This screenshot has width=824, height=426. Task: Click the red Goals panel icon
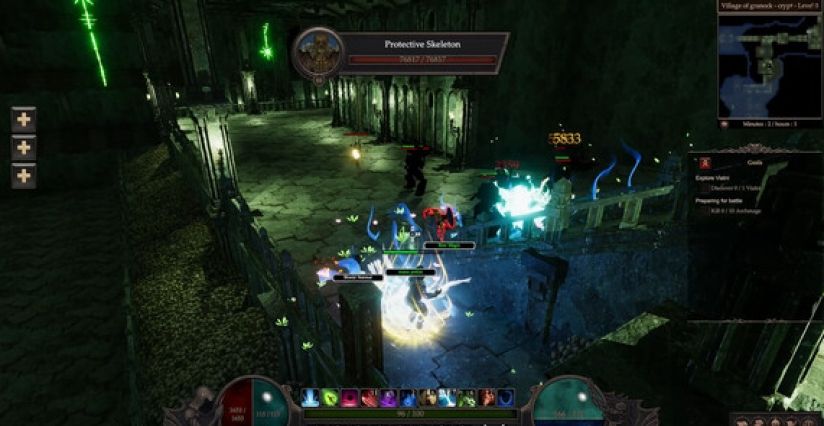pyautogui.click(x=704, y=162)
